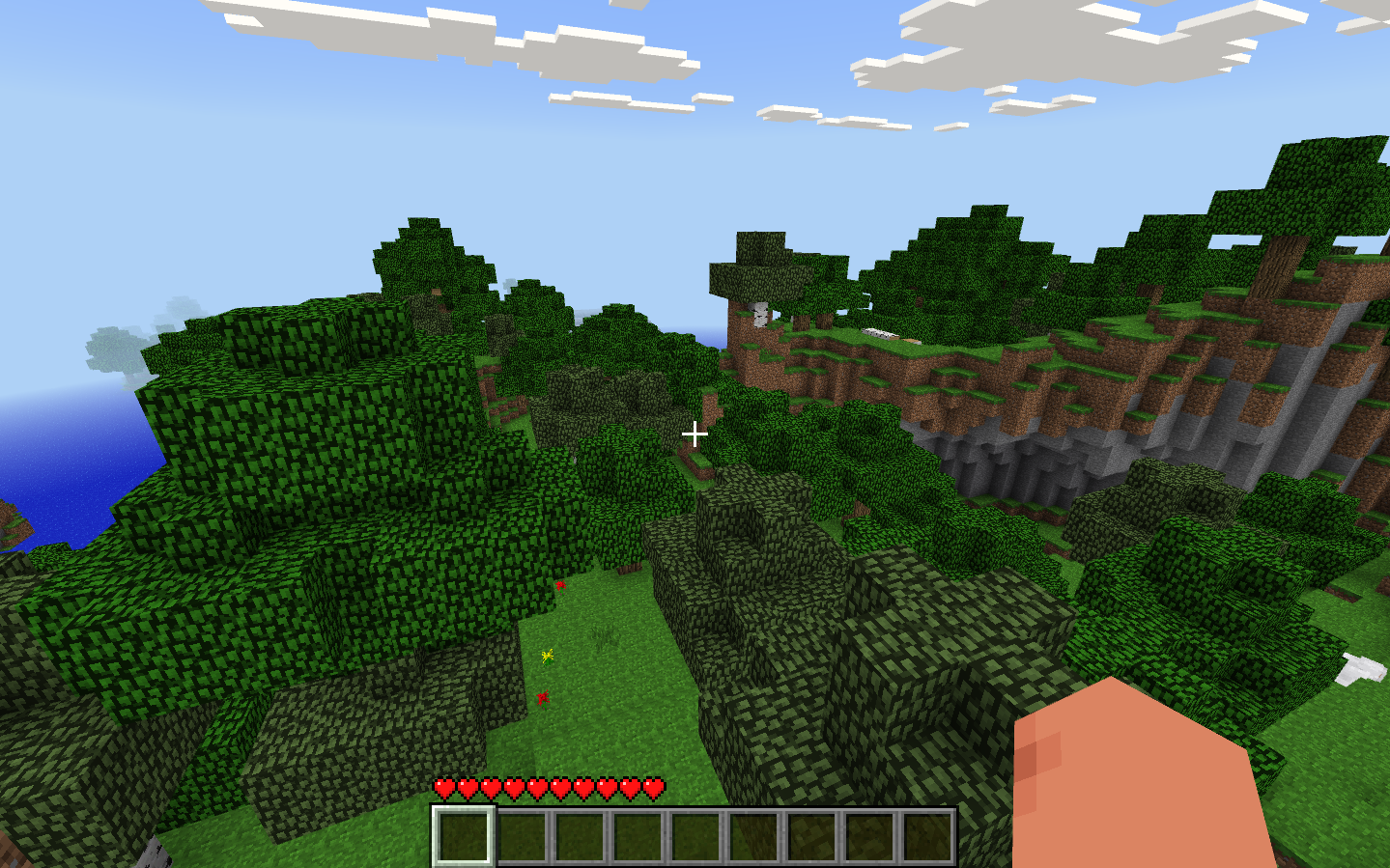1390x868 pixels.
Task: Click the yellow dandelion flower on the grass
Action: click(x=548, y=656)
